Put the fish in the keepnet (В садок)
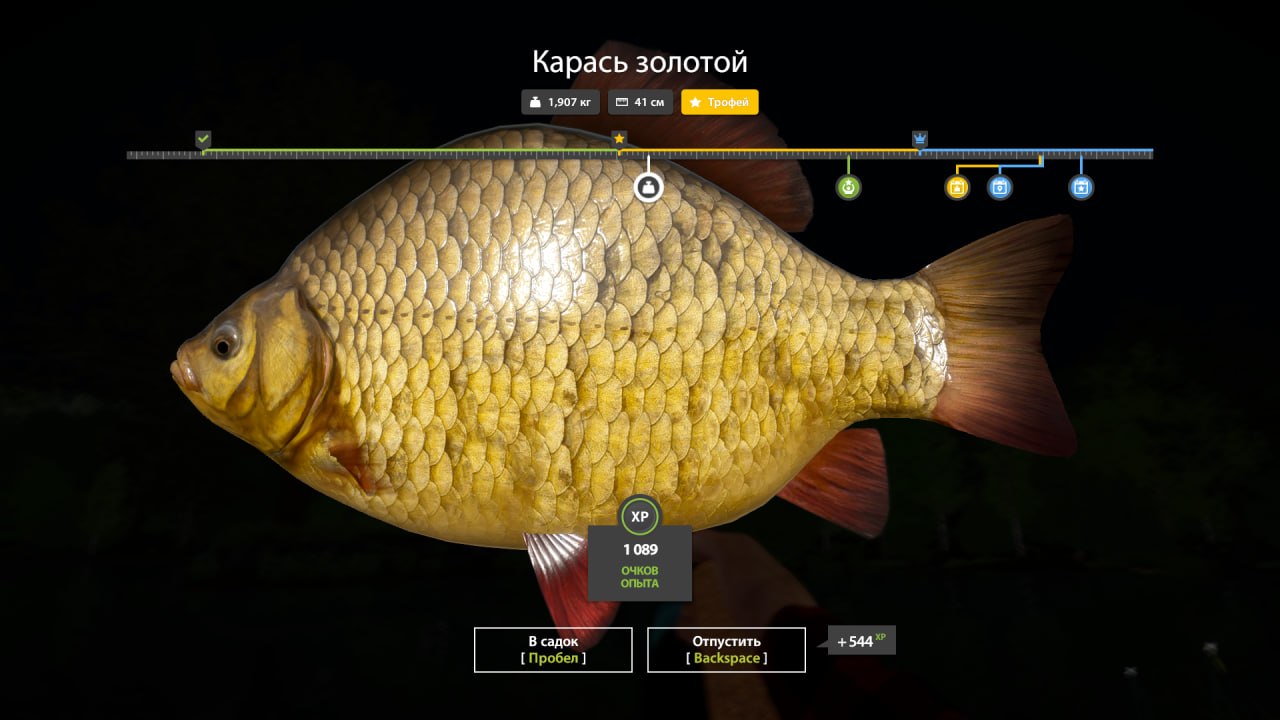This screenshot has width=1280, height=720. point(553,649)
